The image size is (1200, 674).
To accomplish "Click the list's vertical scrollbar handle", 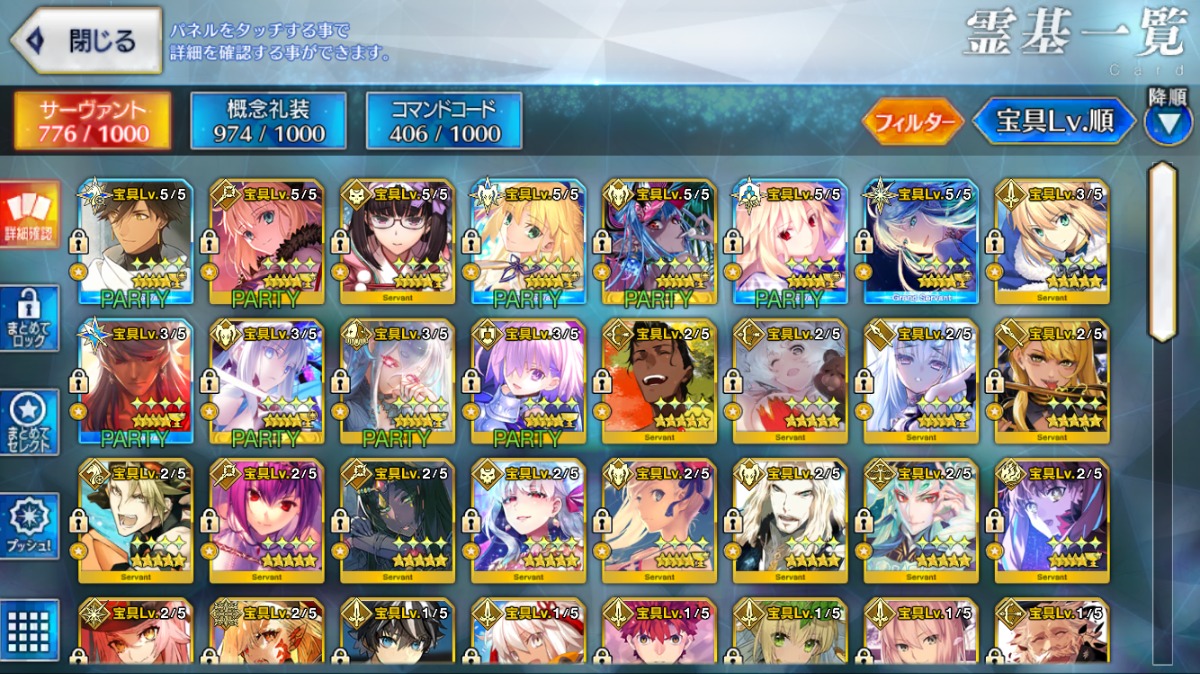I will [1161, 250].
